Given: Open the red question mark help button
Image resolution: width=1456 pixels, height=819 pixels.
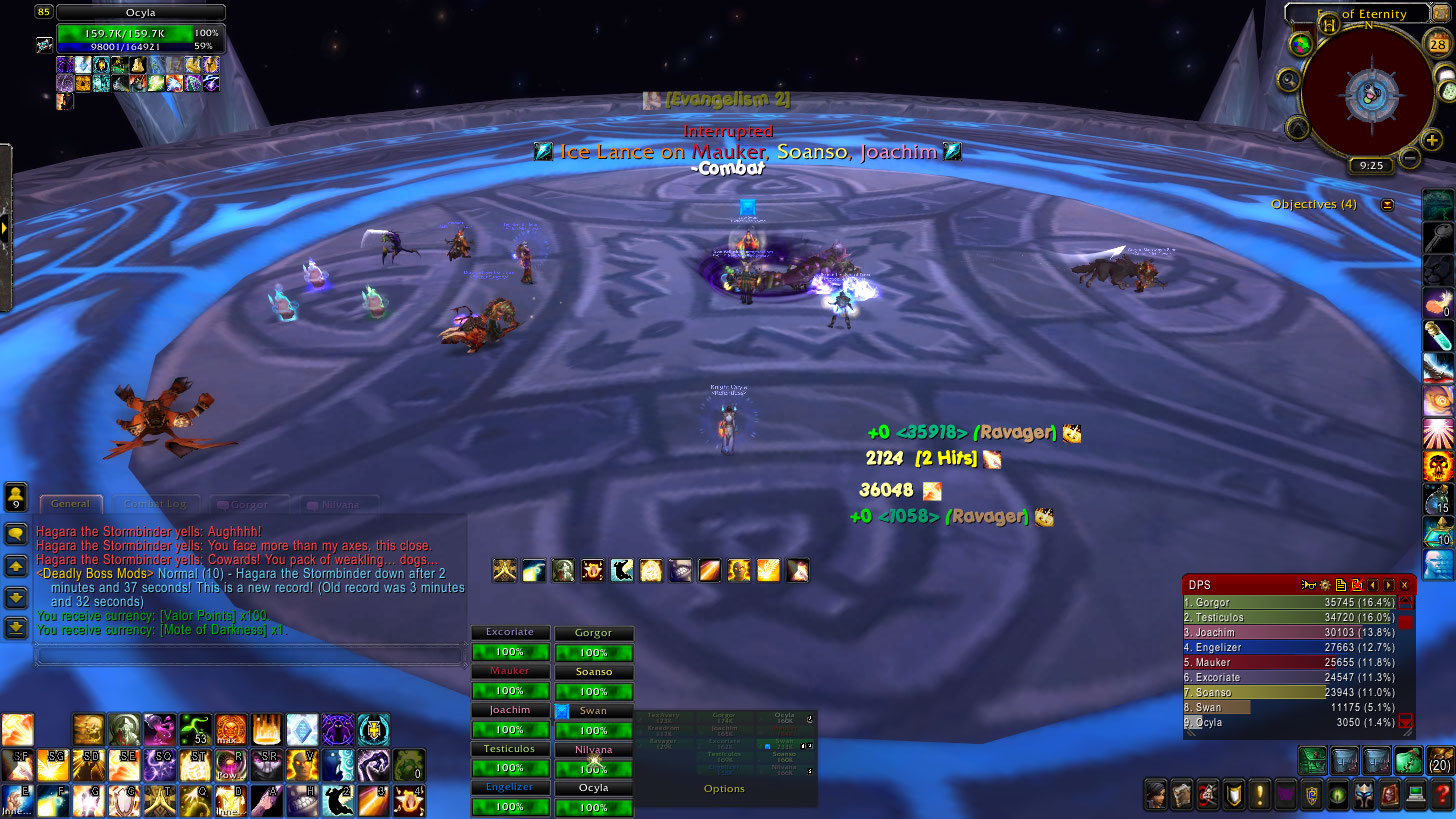Looking at the screenshot, I should [x=1441, y=796].
